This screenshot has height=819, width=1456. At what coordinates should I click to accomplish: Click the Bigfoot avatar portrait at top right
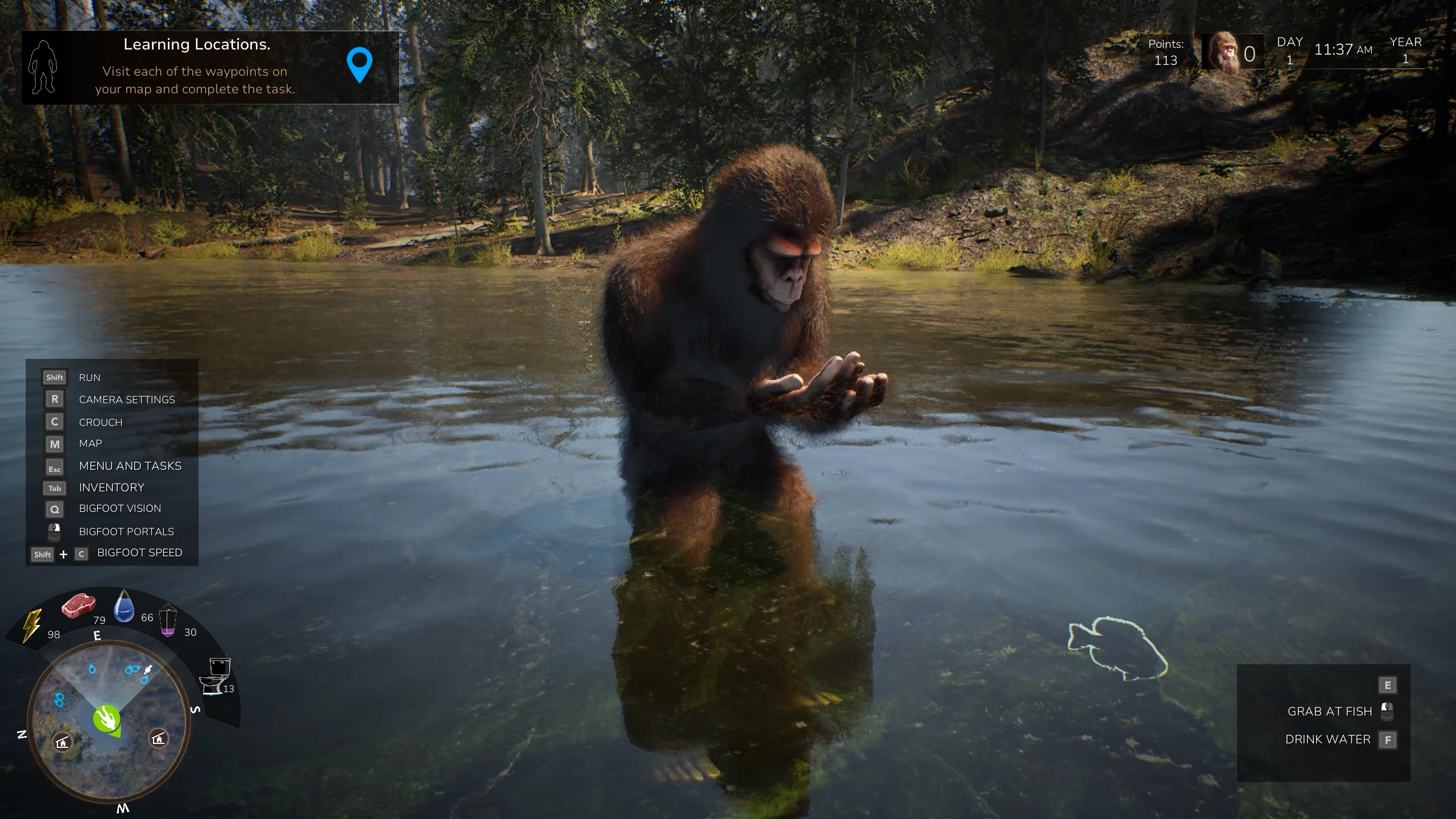click(1226, 52)
